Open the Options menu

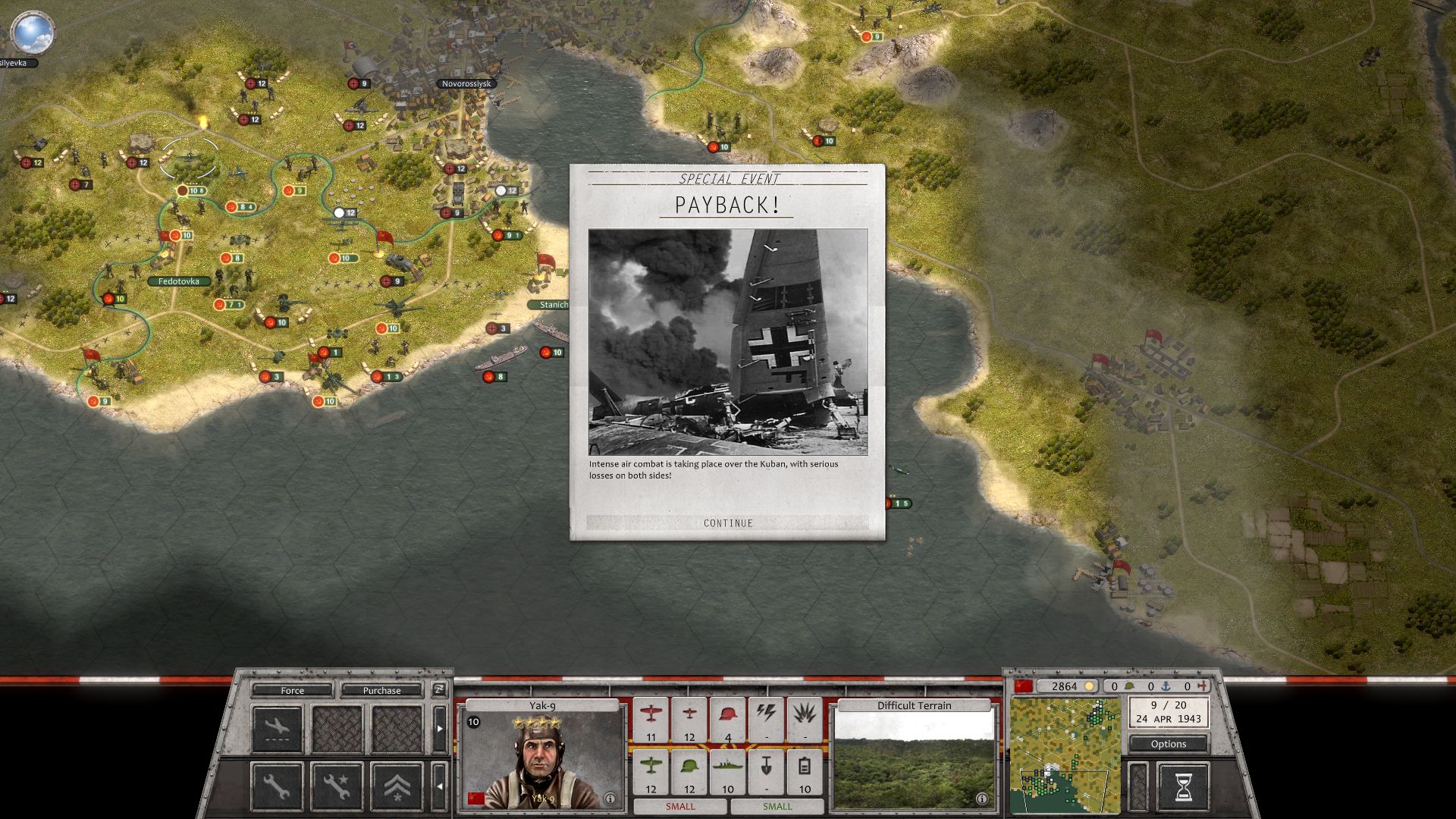(1168, 744)
